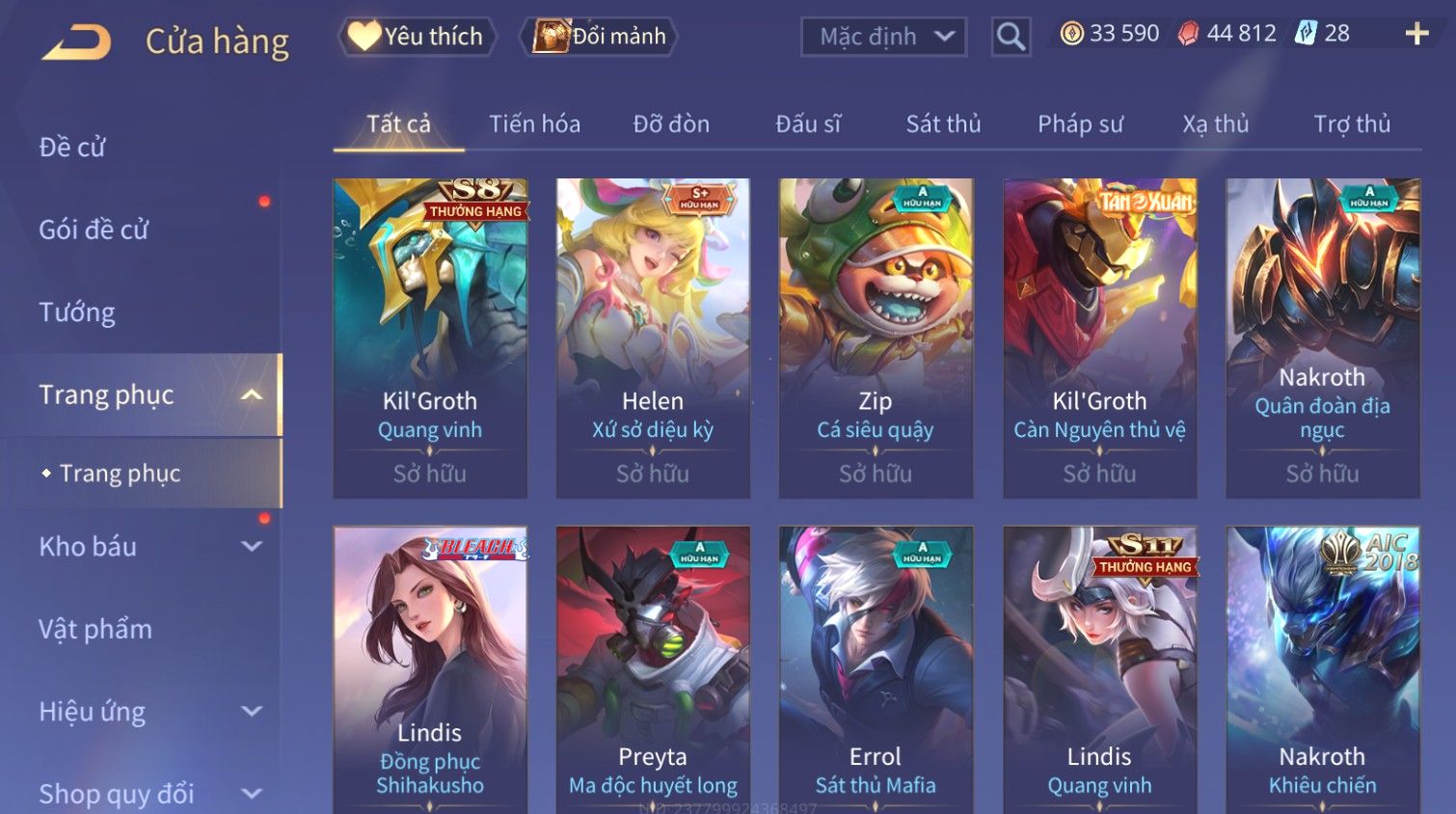Choose the Trợ thủ tab
The width and height of the screenshot is (1456, 814).
click(x=1352, y=124)
